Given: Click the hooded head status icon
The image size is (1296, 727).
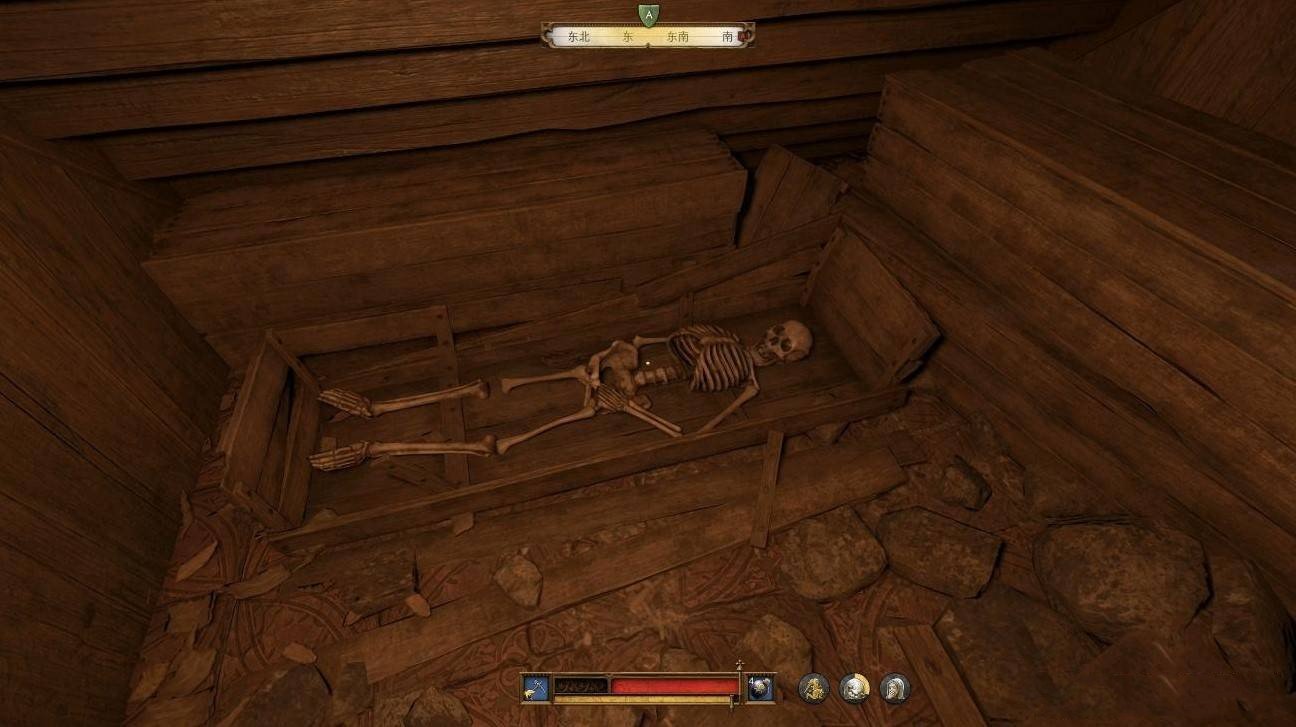Looking at the screenshot, I should (895, 688).
